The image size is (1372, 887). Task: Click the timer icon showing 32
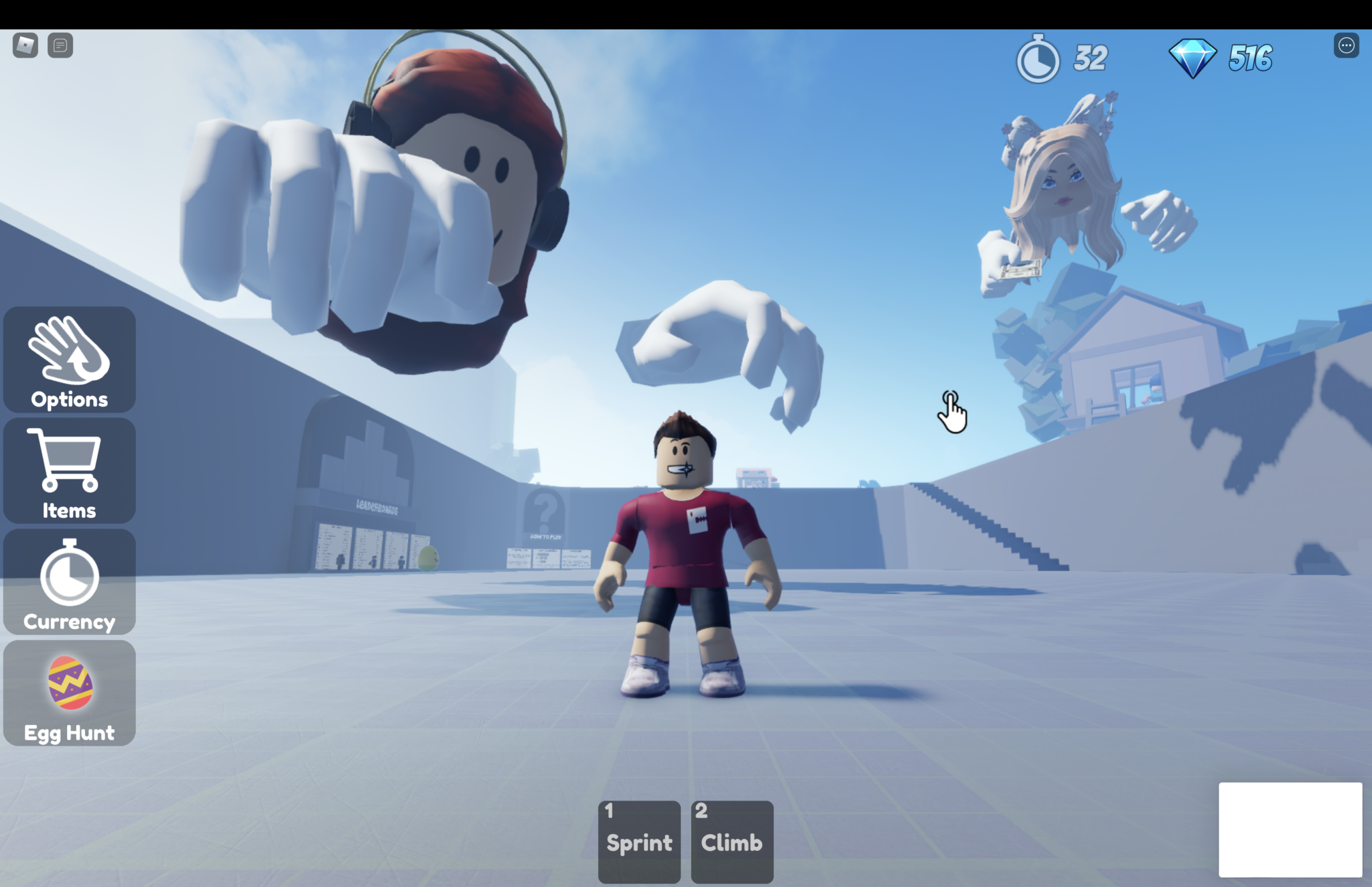pyautogui.click(x=1038, y=59)
